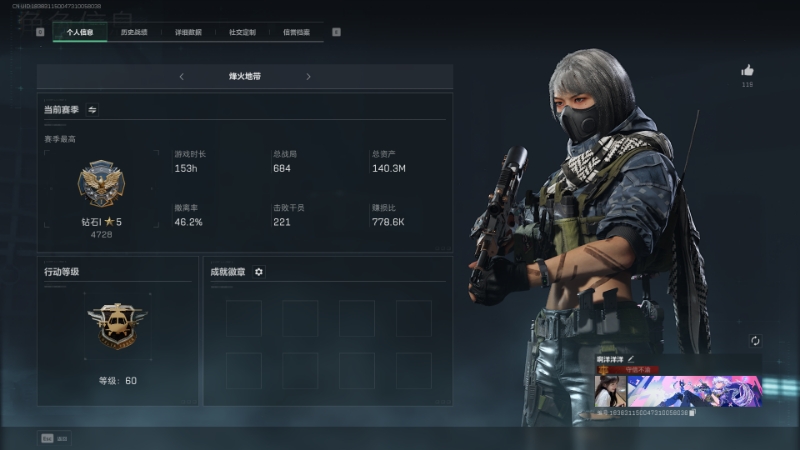Toggle the season switch icon next to 当前赛季

(93, 110)
